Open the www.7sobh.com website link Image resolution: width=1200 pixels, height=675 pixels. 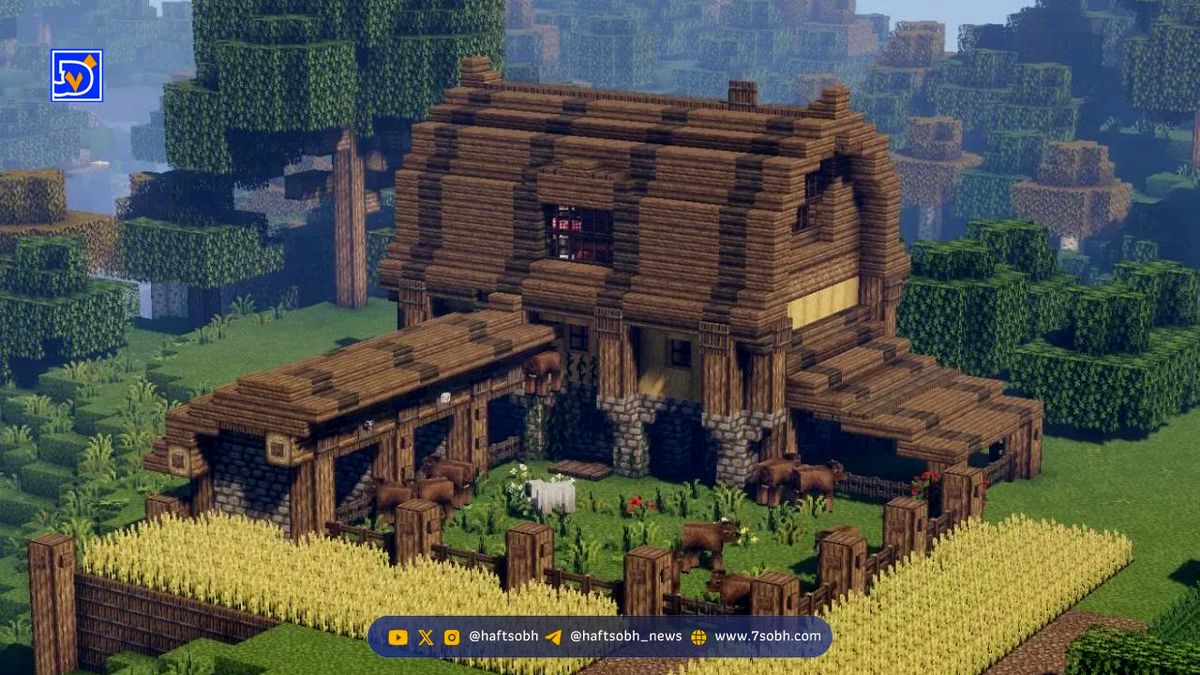tap(766, 636)
